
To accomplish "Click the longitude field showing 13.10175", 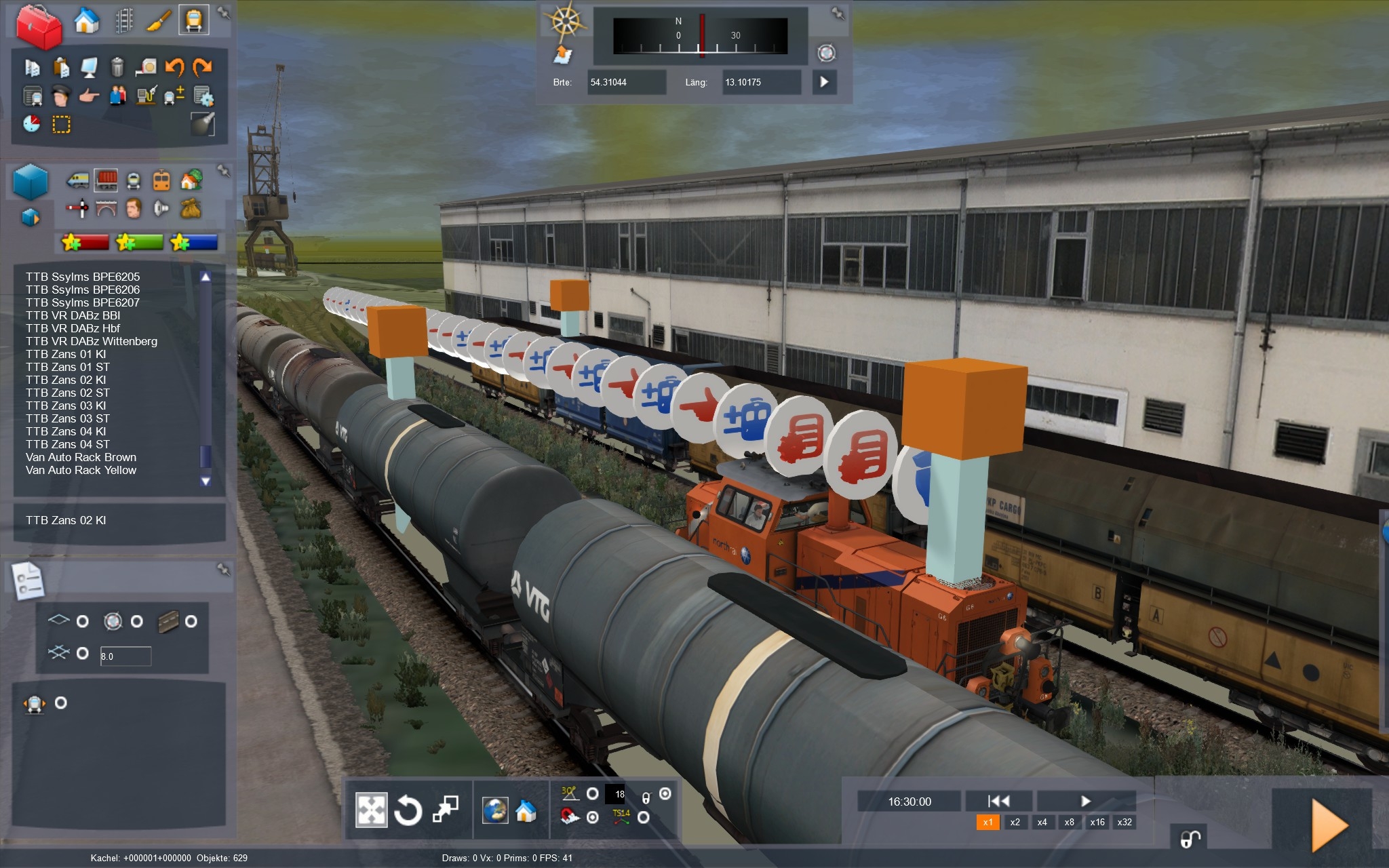I will pyautogui.click(x=760, y=82).
